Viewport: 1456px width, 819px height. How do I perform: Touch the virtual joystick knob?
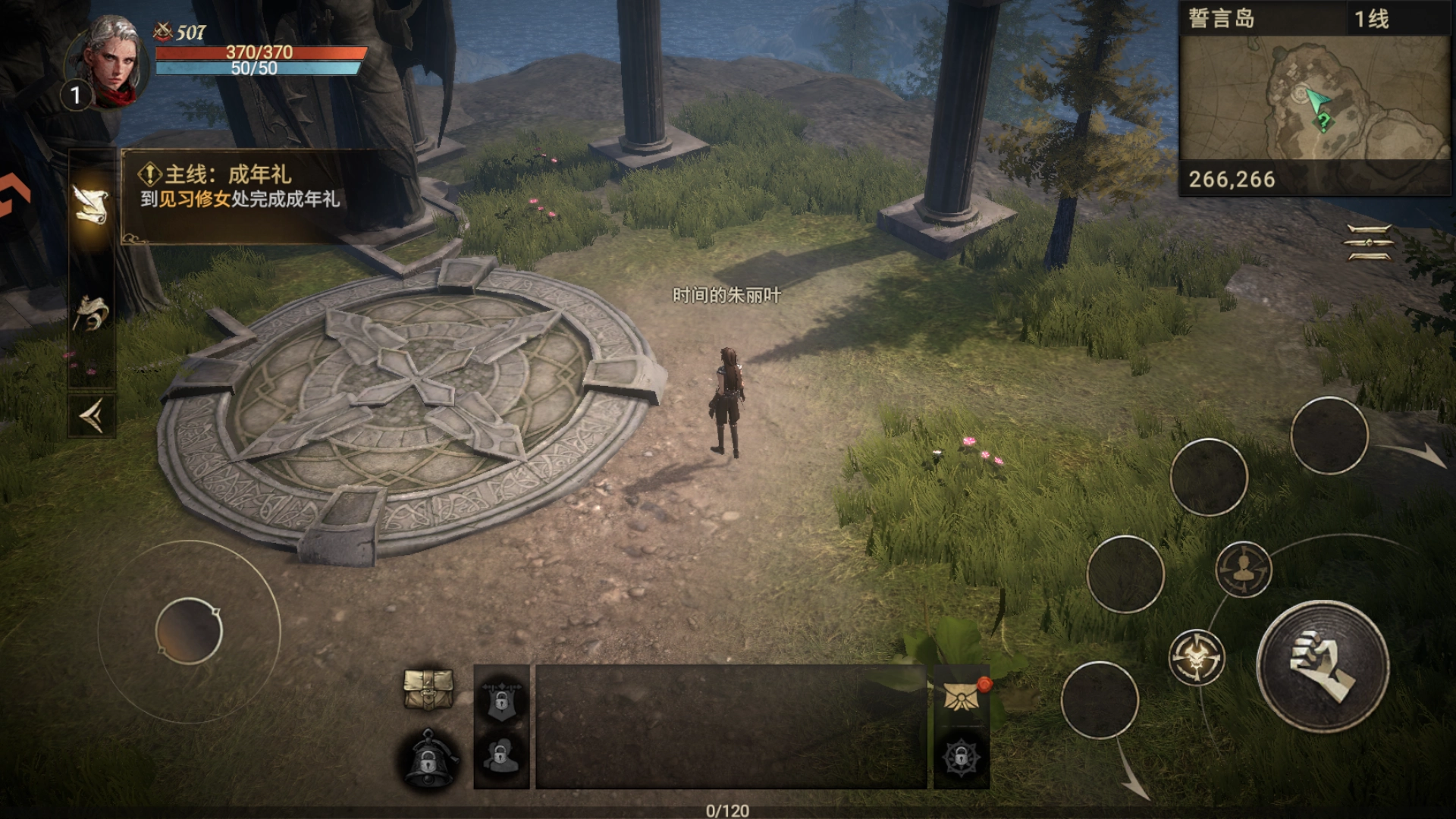pyautogui.click(x=189, y=631)
